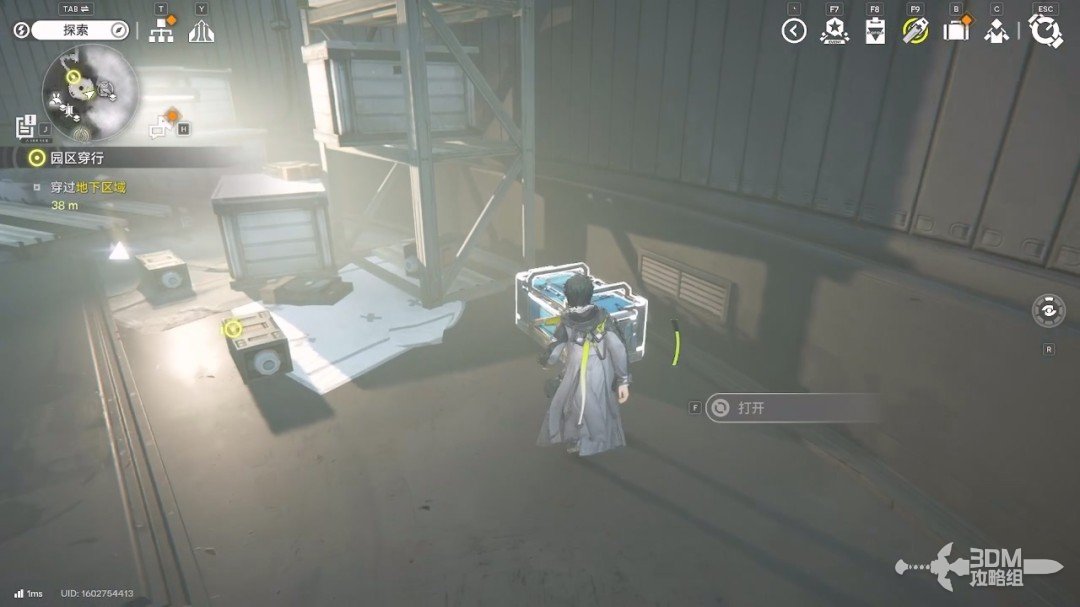
Task: Open the three-arrows icon beside the tech tree
Action: coord(201,31)
